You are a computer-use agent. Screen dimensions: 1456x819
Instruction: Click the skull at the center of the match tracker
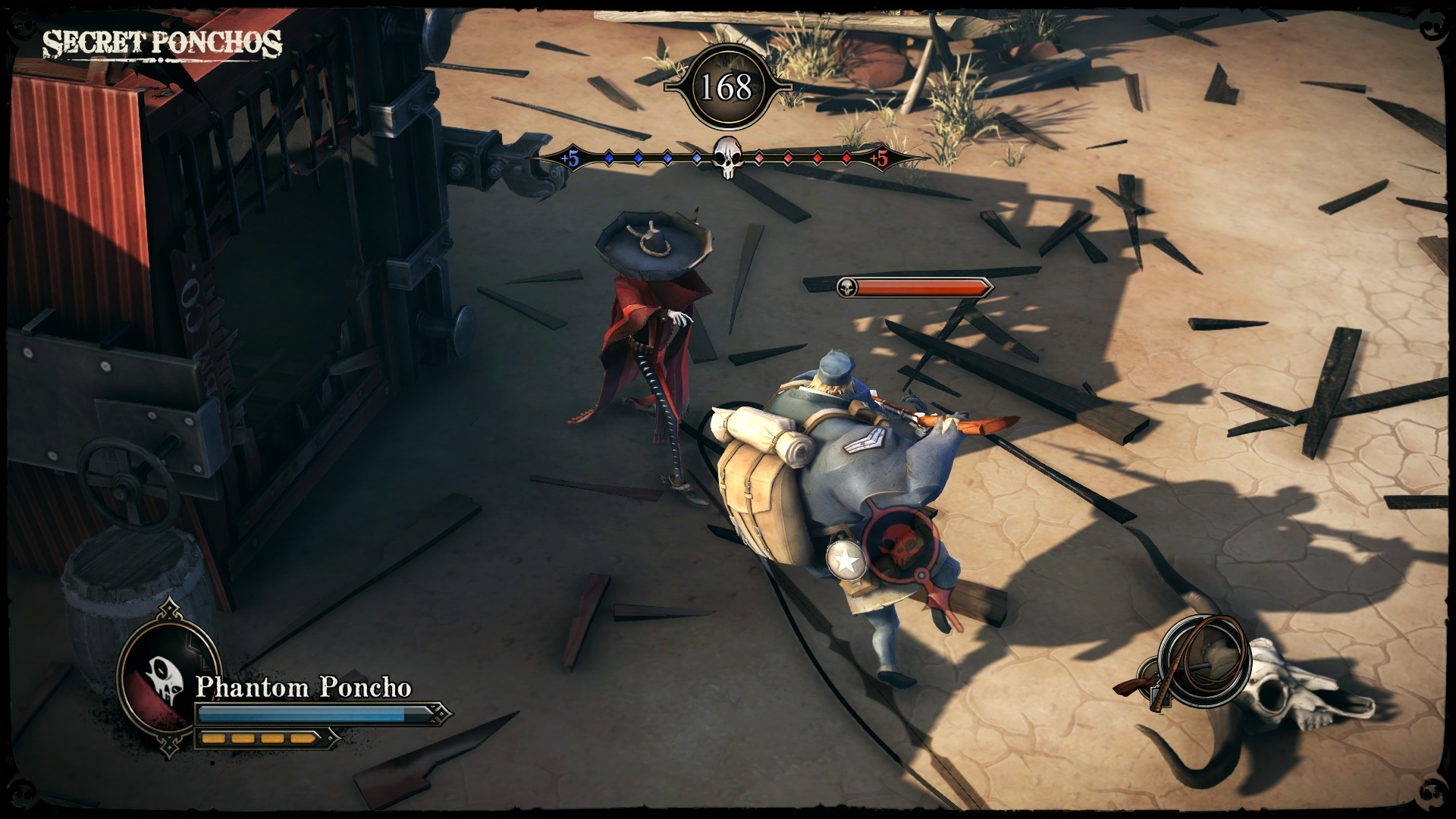point(728,157)
